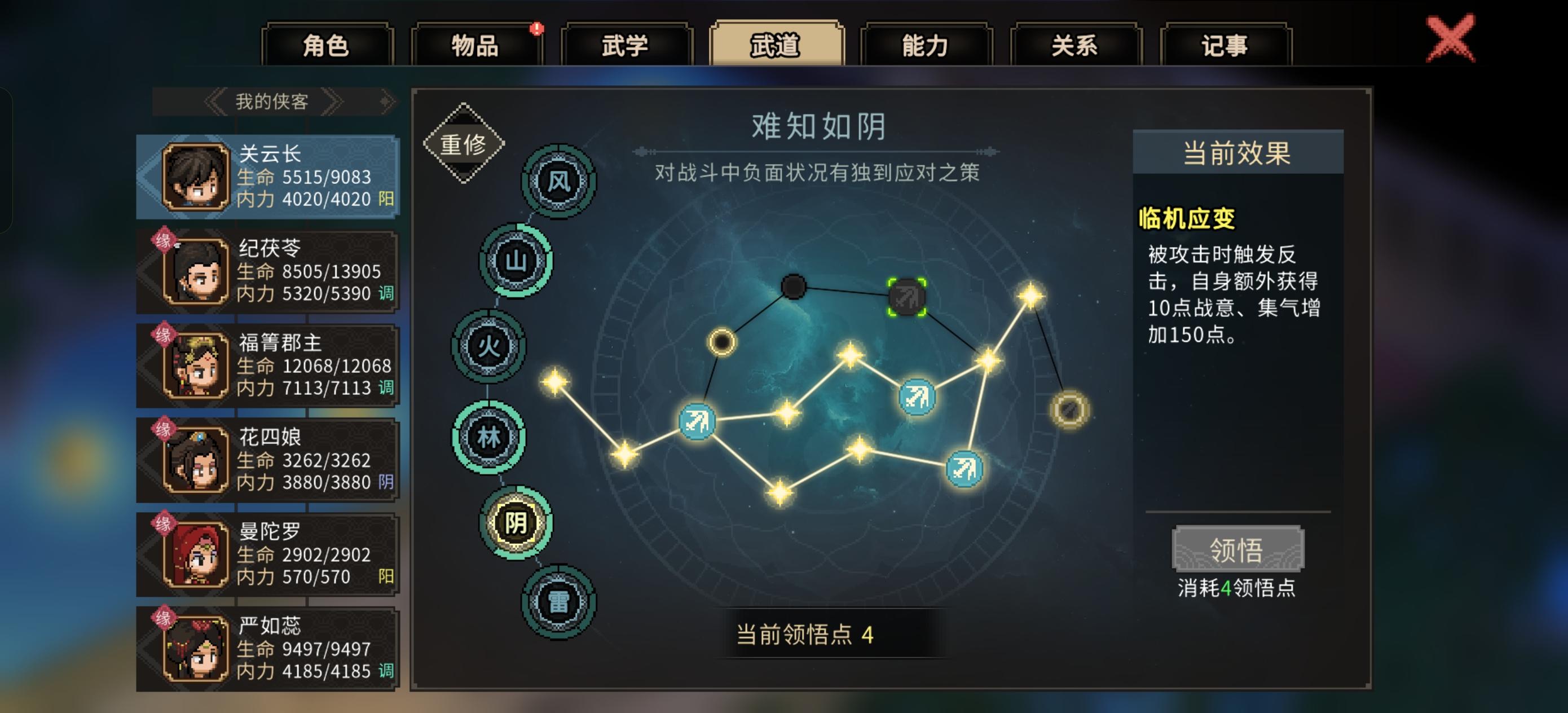This screenshot has width=1568, height=713.
Task: Select 关云长 in the character list
Action: pos(268,175)
